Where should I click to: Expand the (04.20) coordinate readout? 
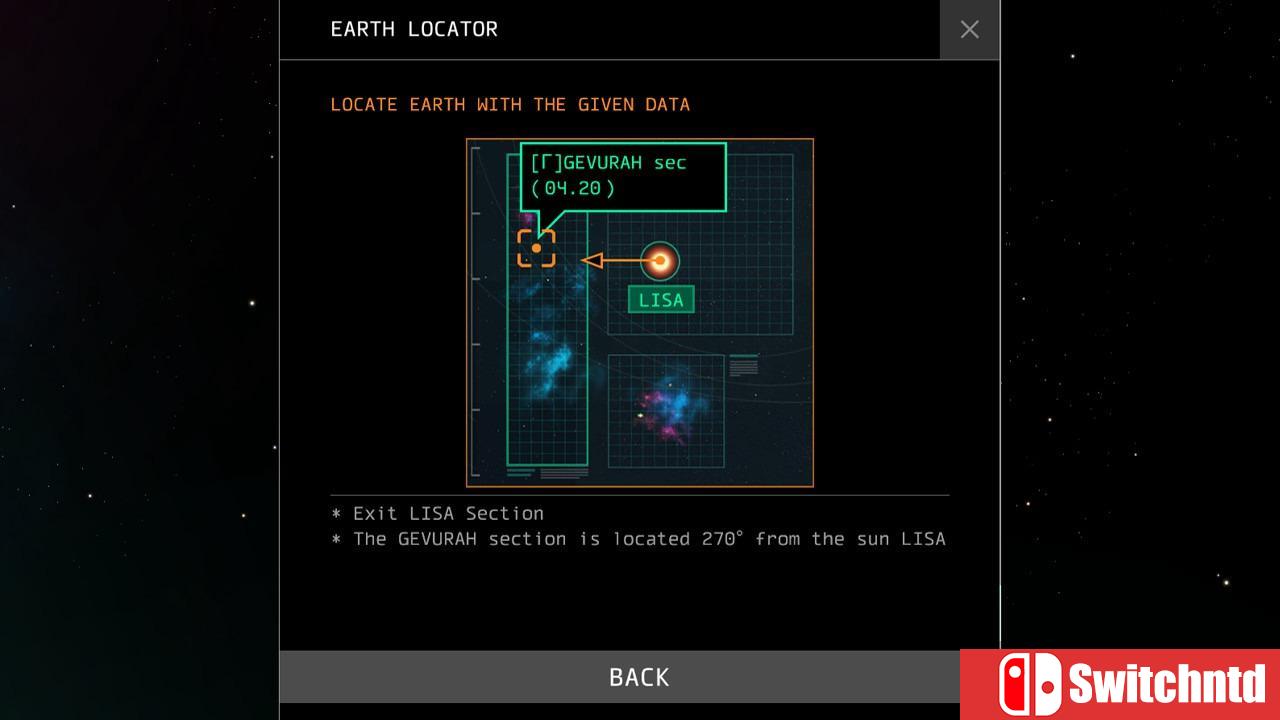click(x=571, y=187)
